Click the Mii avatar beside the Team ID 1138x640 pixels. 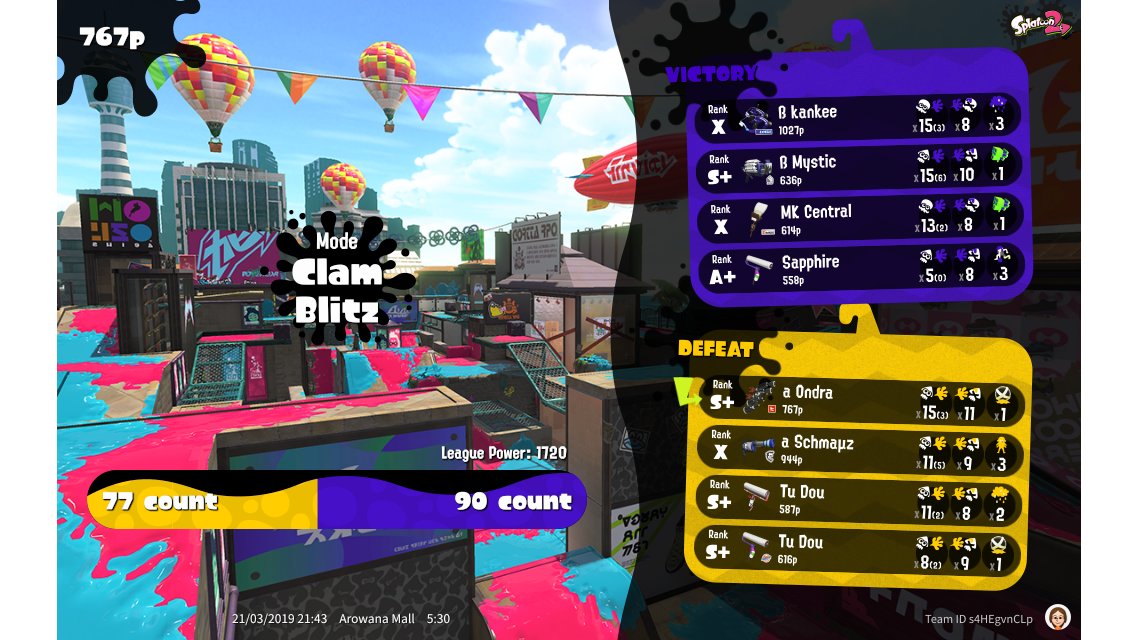click(1058, 617)
